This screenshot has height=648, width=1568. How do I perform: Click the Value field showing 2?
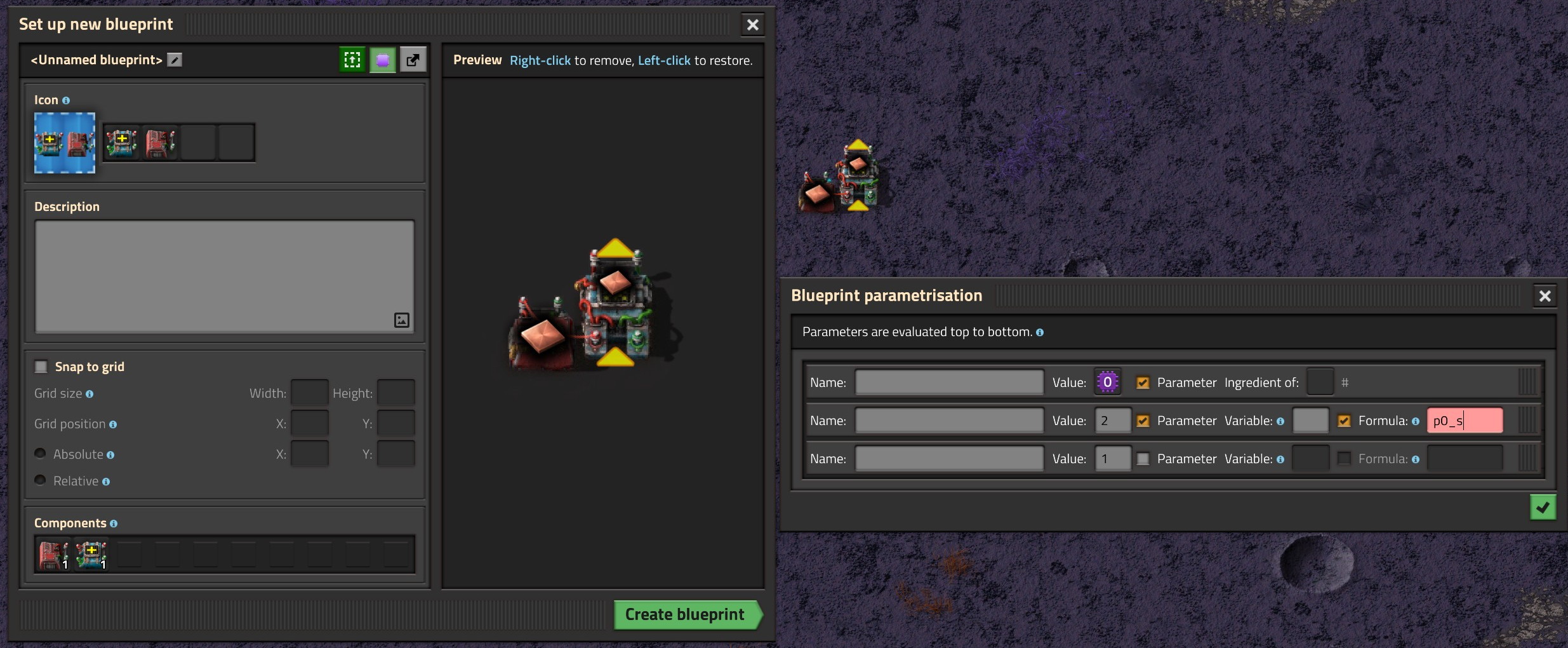click(1113, 420)
